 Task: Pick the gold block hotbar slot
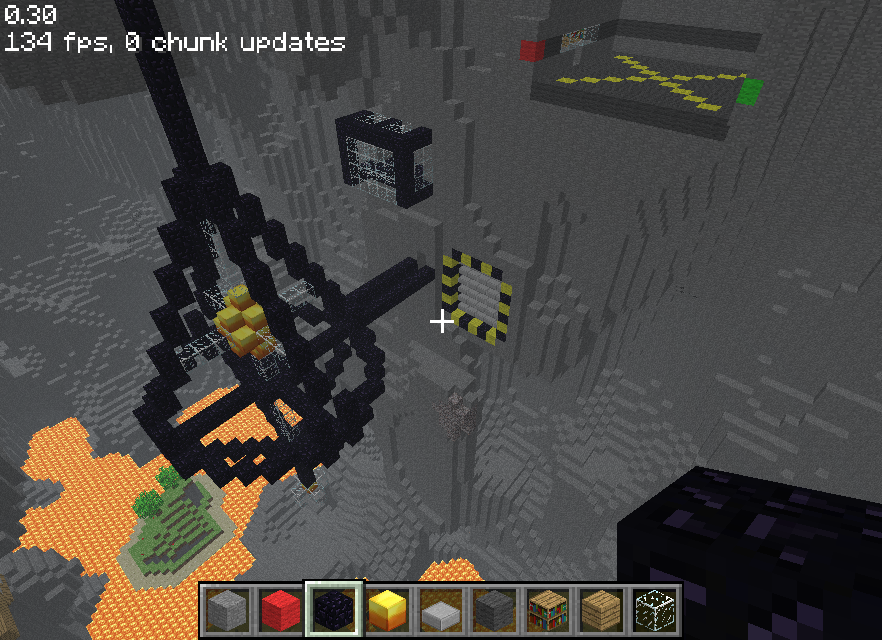pyautogui.click(x=386, y=609)
